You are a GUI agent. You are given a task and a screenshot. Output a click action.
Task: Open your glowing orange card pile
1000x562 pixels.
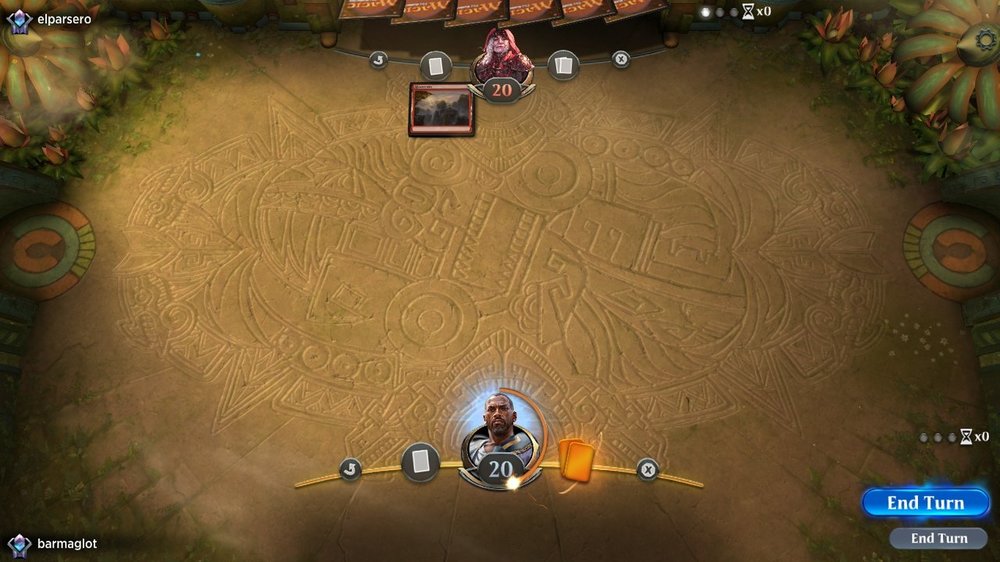[575, 461]
